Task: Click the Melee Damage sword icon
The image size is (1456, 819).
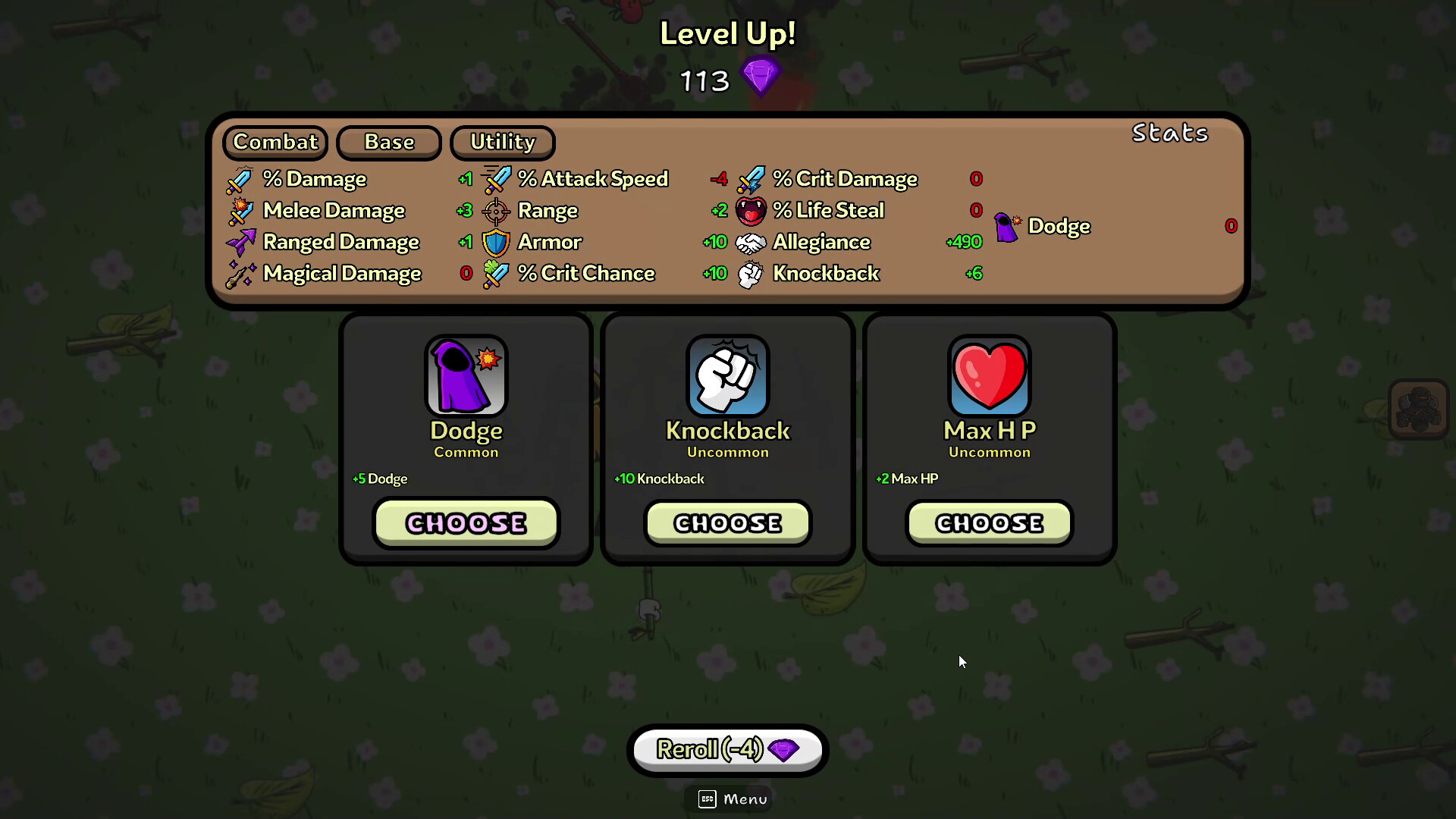Action: [x=240, y=211]
